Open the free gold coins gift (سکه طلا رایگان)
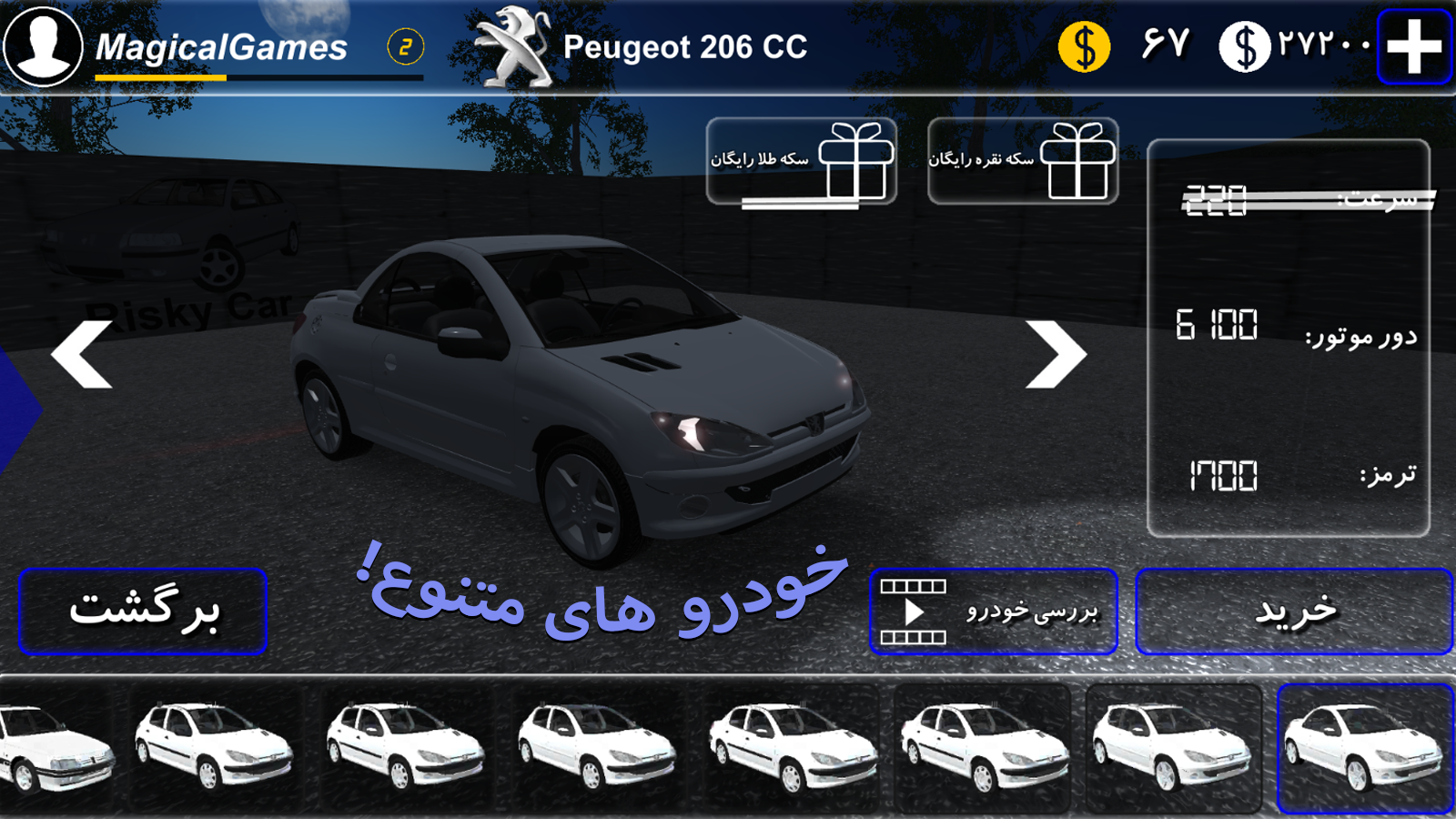Screen dimensions: 1456x819 (x=803, y=162)
